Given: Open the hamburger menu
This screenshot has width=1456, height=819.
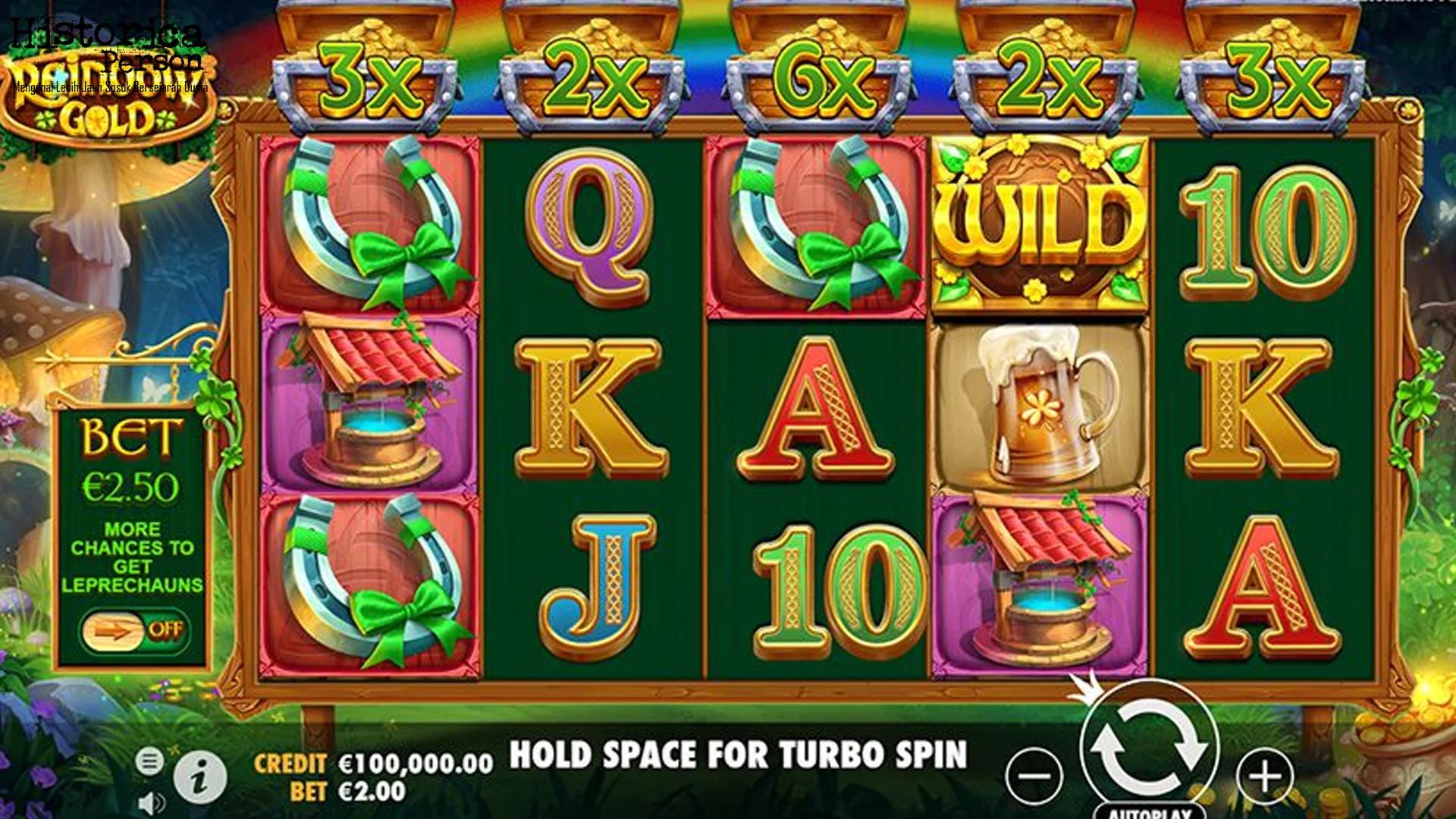Looking at the screenshot, I should tap(149, 761).
